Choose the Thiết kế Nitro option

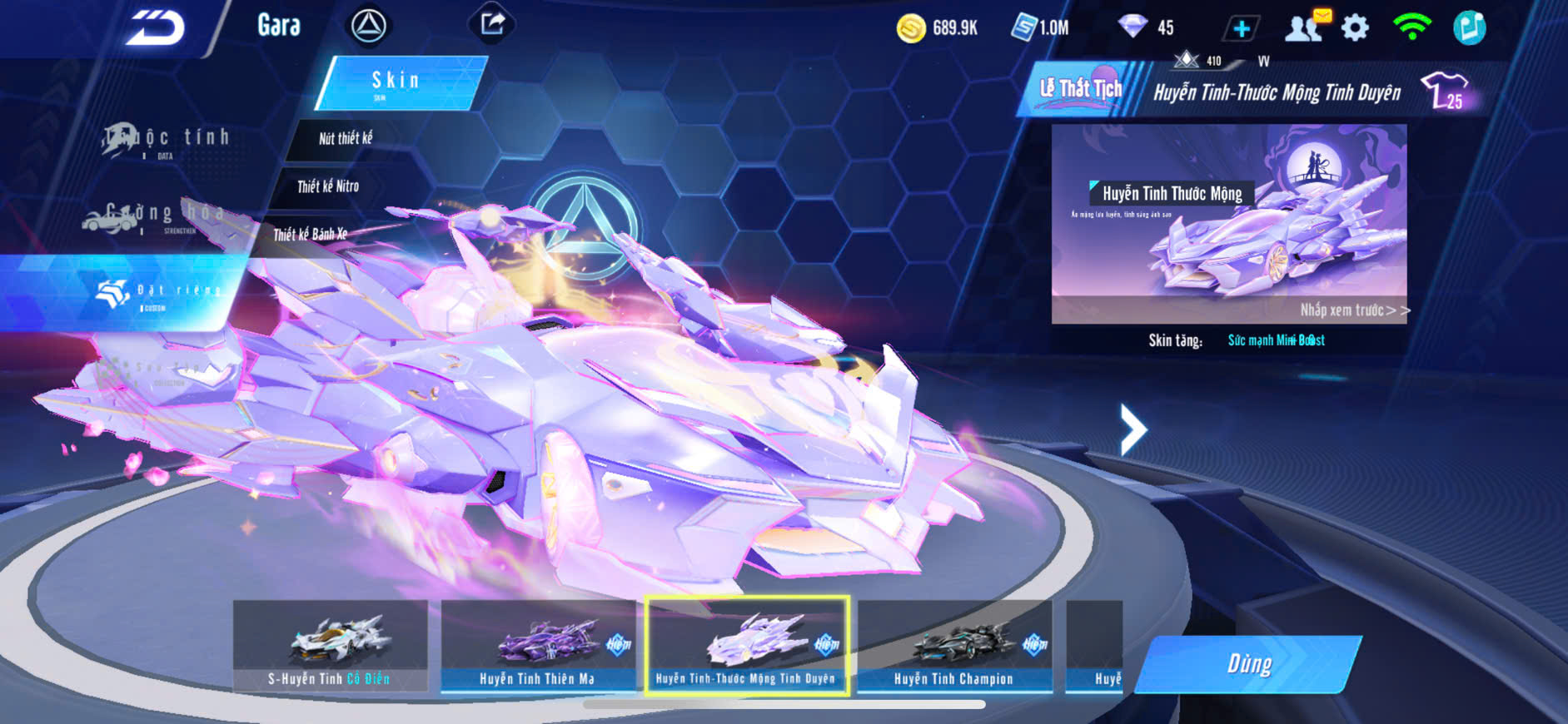(328, 186)
